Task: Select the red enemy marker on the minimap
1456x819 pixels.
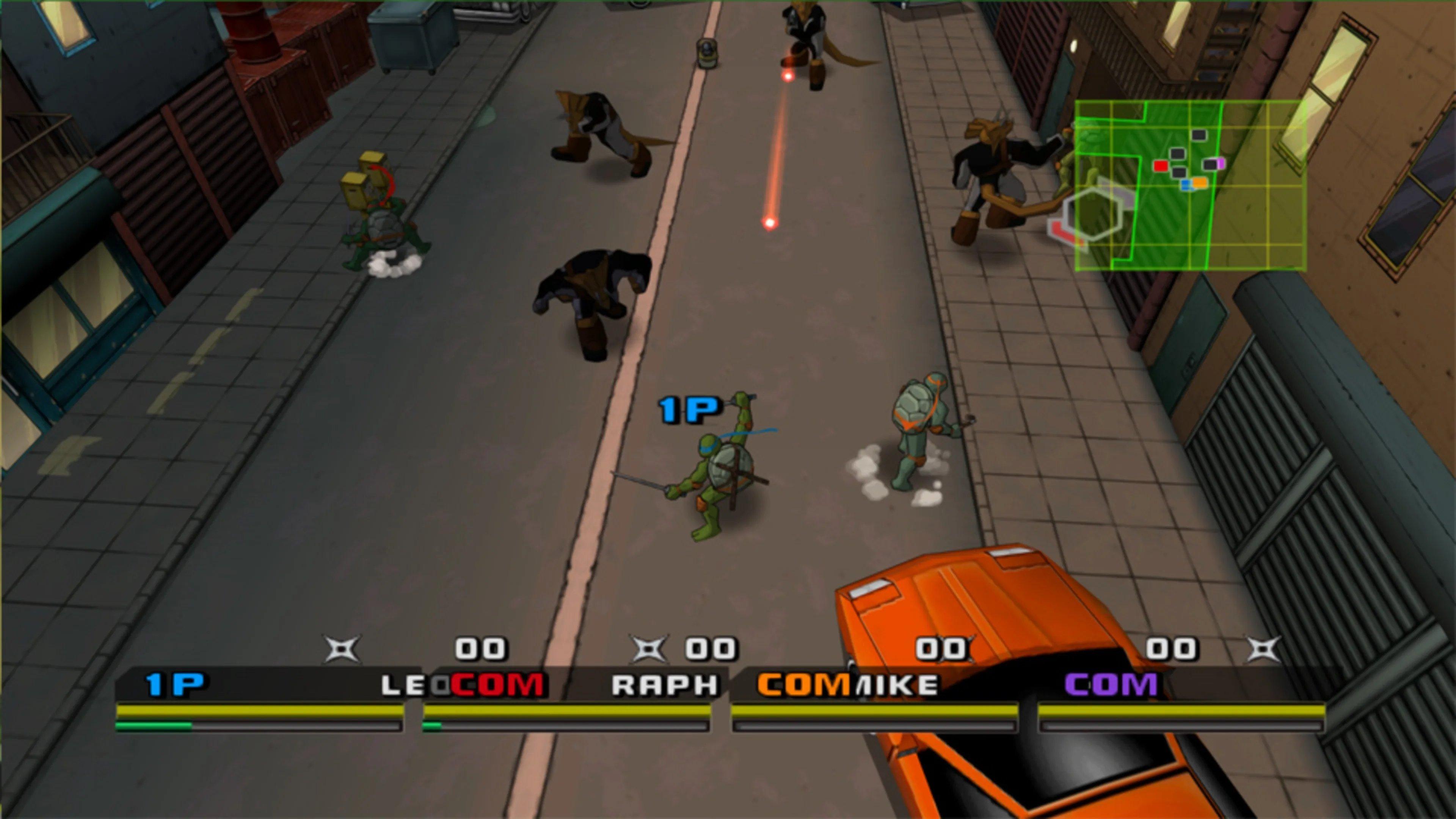Action: tap(1160, 166)
